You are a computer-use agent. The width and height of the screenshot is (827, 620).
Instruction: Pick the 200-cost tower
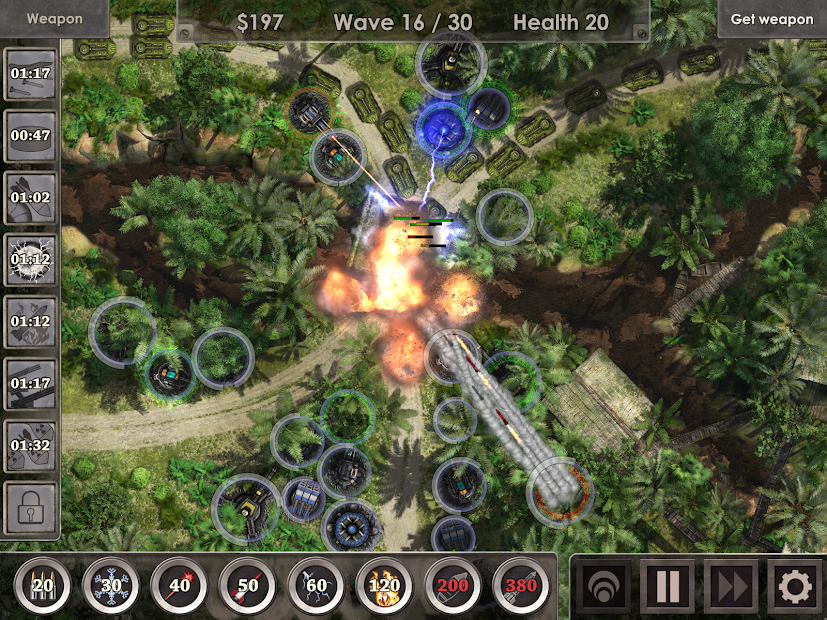[x=452, y=585]
